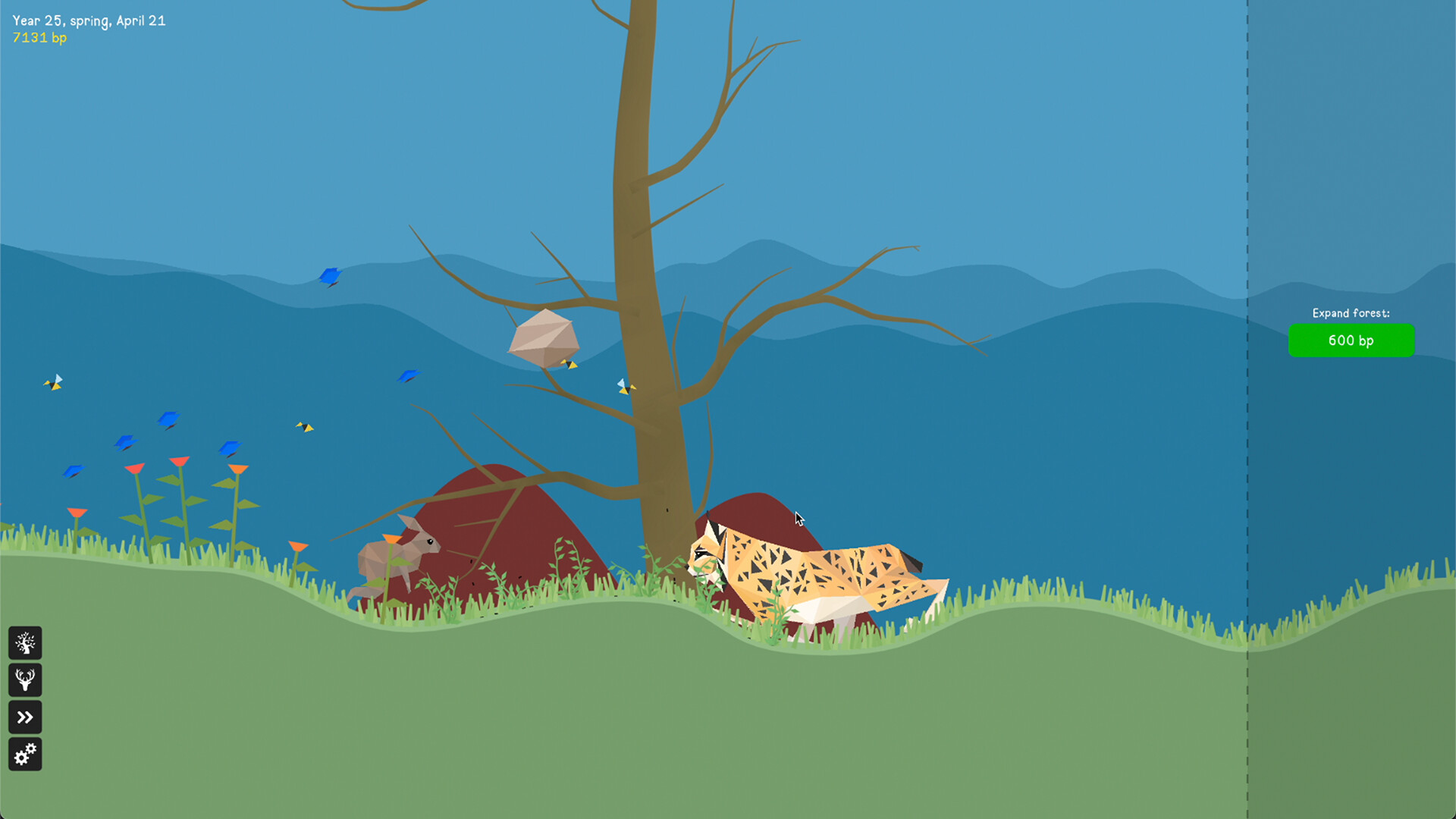This screenshot has height=819, width=1456.
Task: Click the Expand forest label
Action: click(x=1351, y=313)
